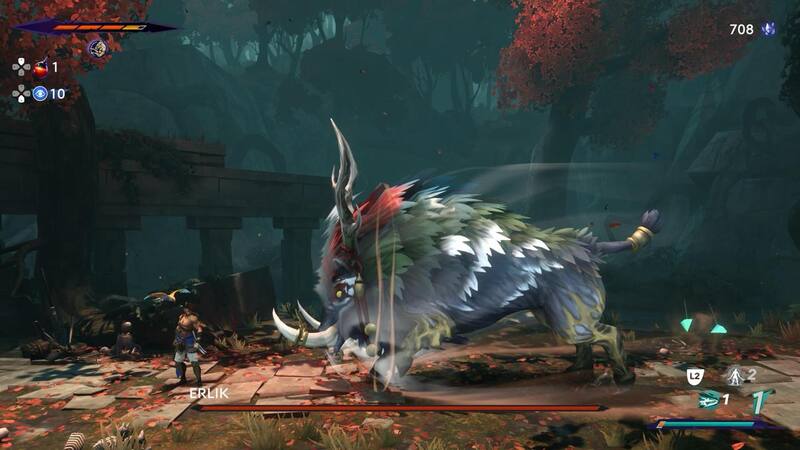Click the round amulet icon below the health bar

(98, 47)
